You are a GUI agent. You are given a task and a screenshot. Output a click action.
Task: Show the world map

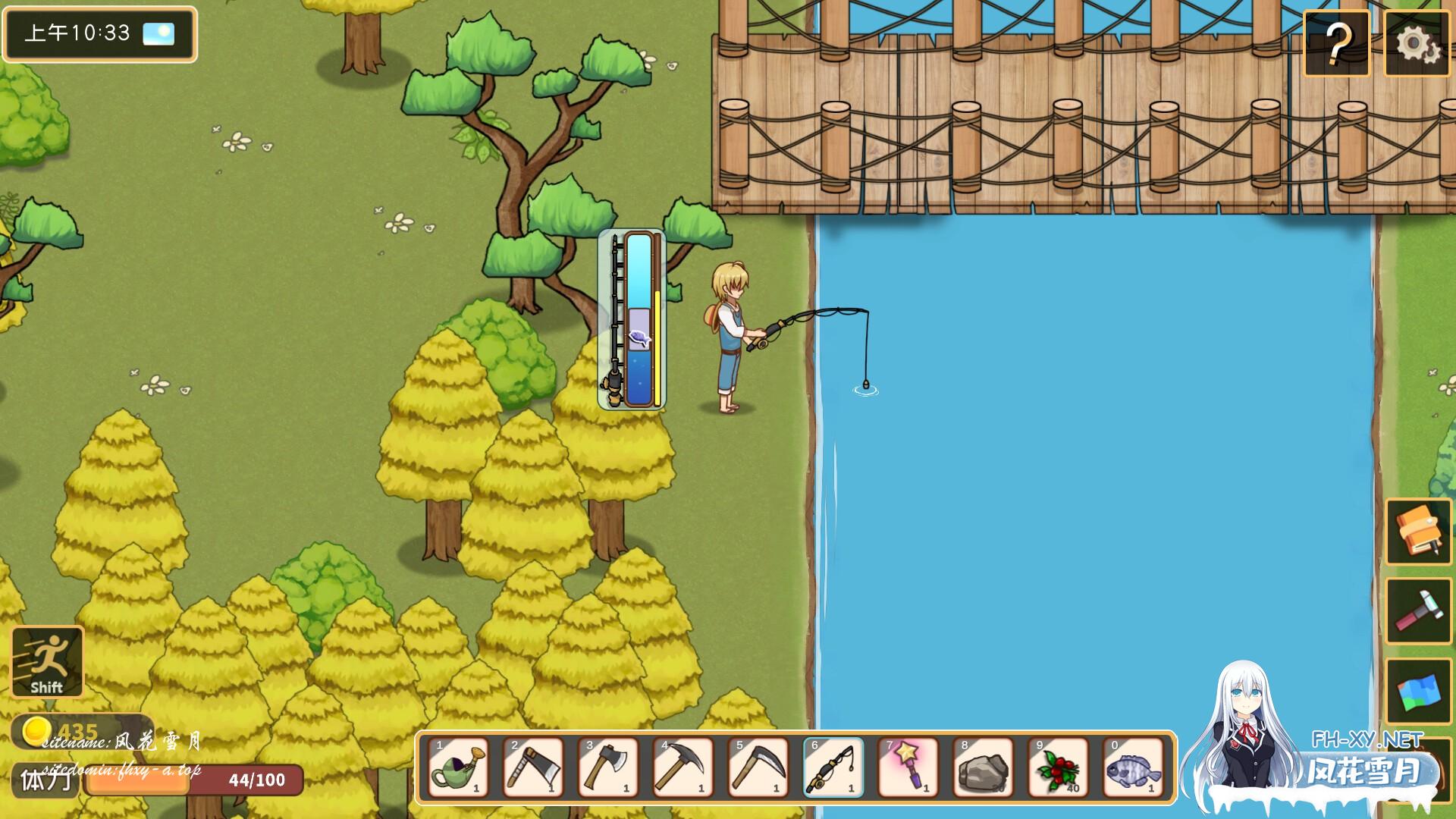click(1418, 692)
